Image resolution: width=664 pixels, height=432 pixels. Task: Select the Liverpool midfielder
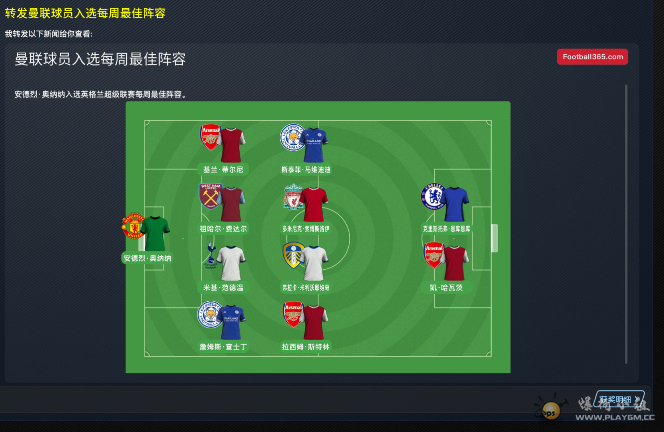pyautogui.click(x=305, y=204)
